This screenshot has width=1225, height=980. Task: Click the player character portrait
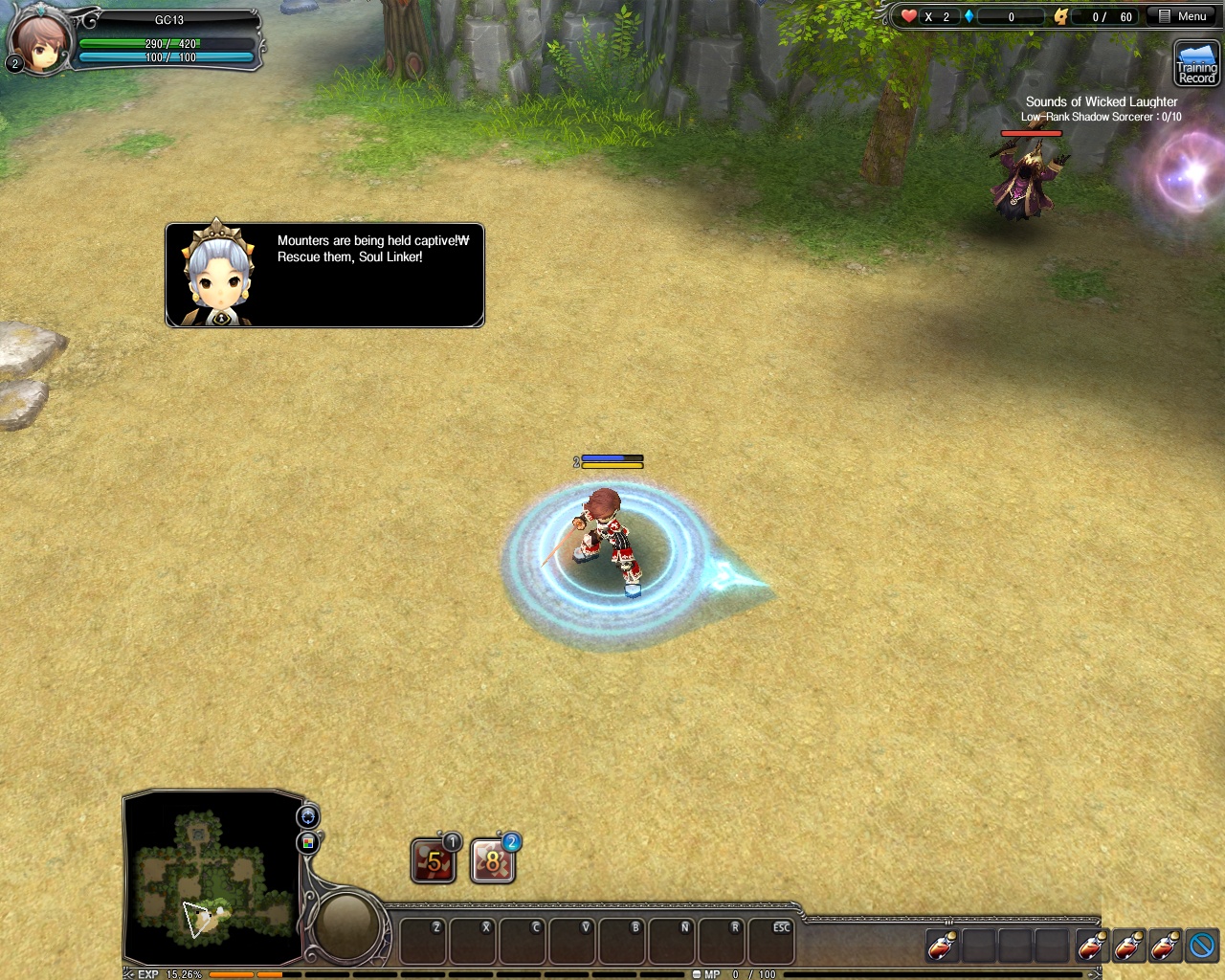(x=40, y=41)
